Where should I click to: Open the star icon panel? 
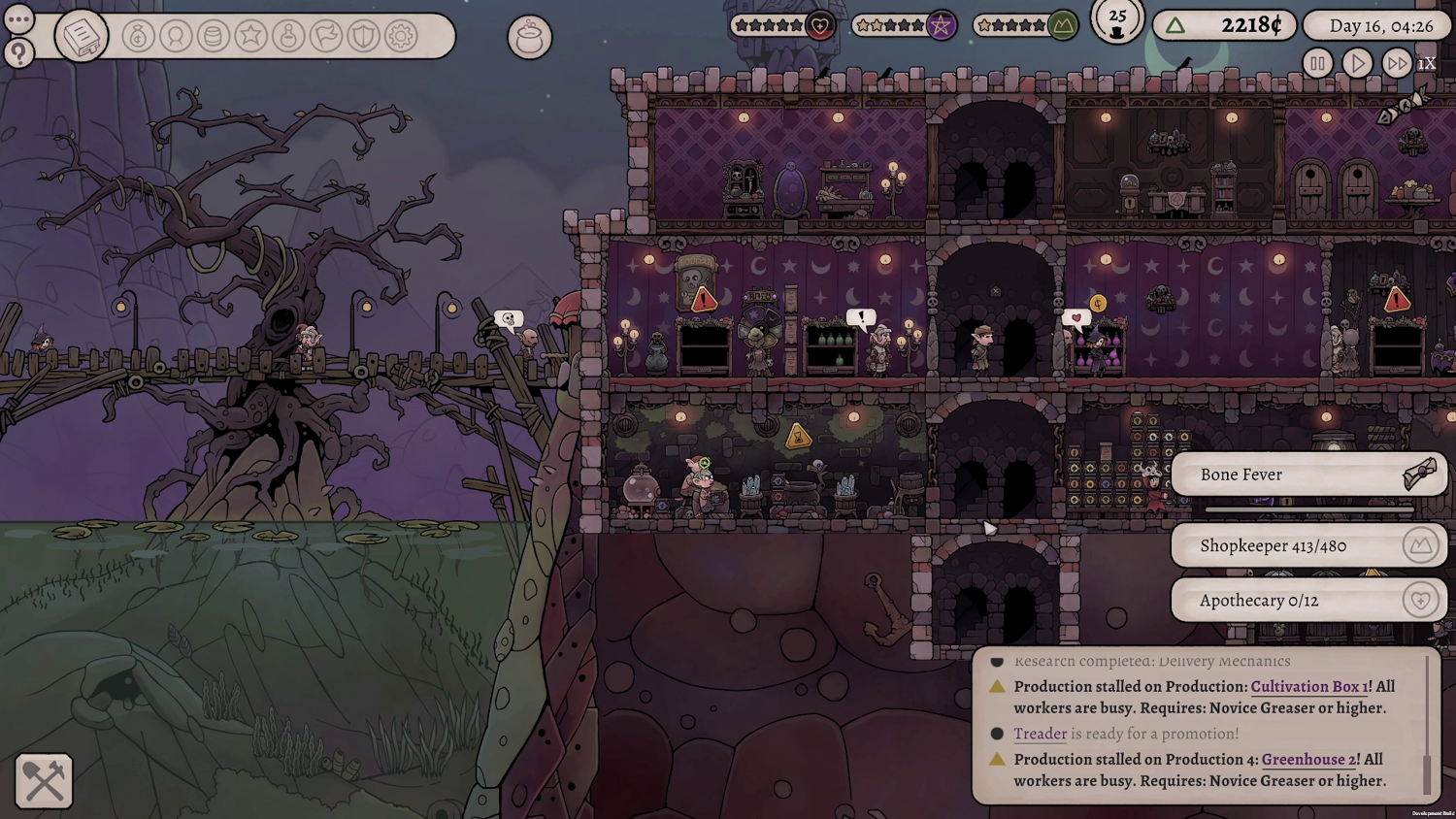[250, 37]
